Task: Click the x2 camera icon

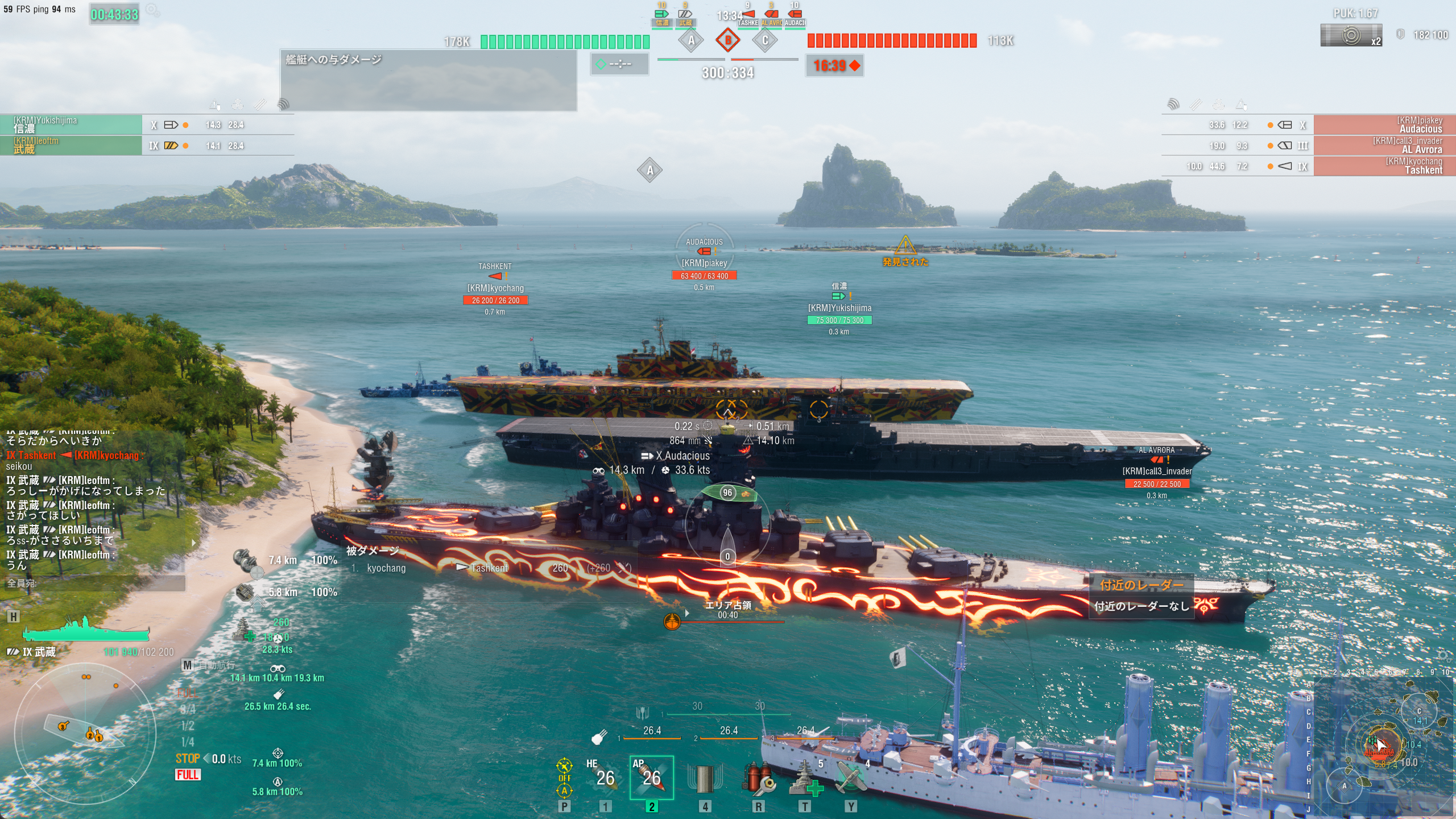Action: click(x=1350, y=35)
